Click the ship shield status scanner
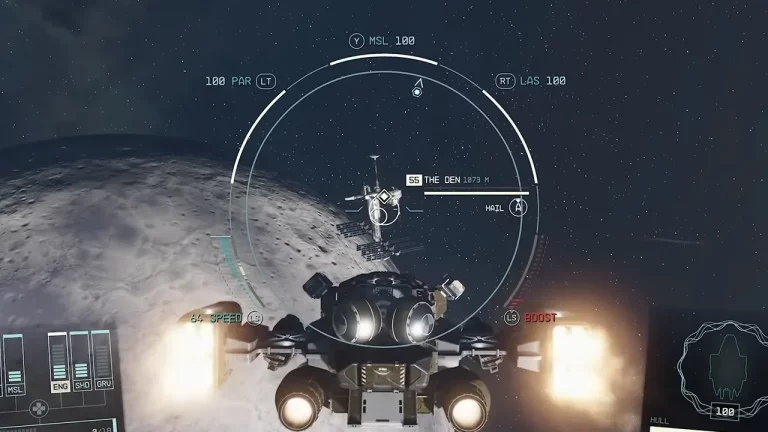The image size is (768, 432). 721,365
